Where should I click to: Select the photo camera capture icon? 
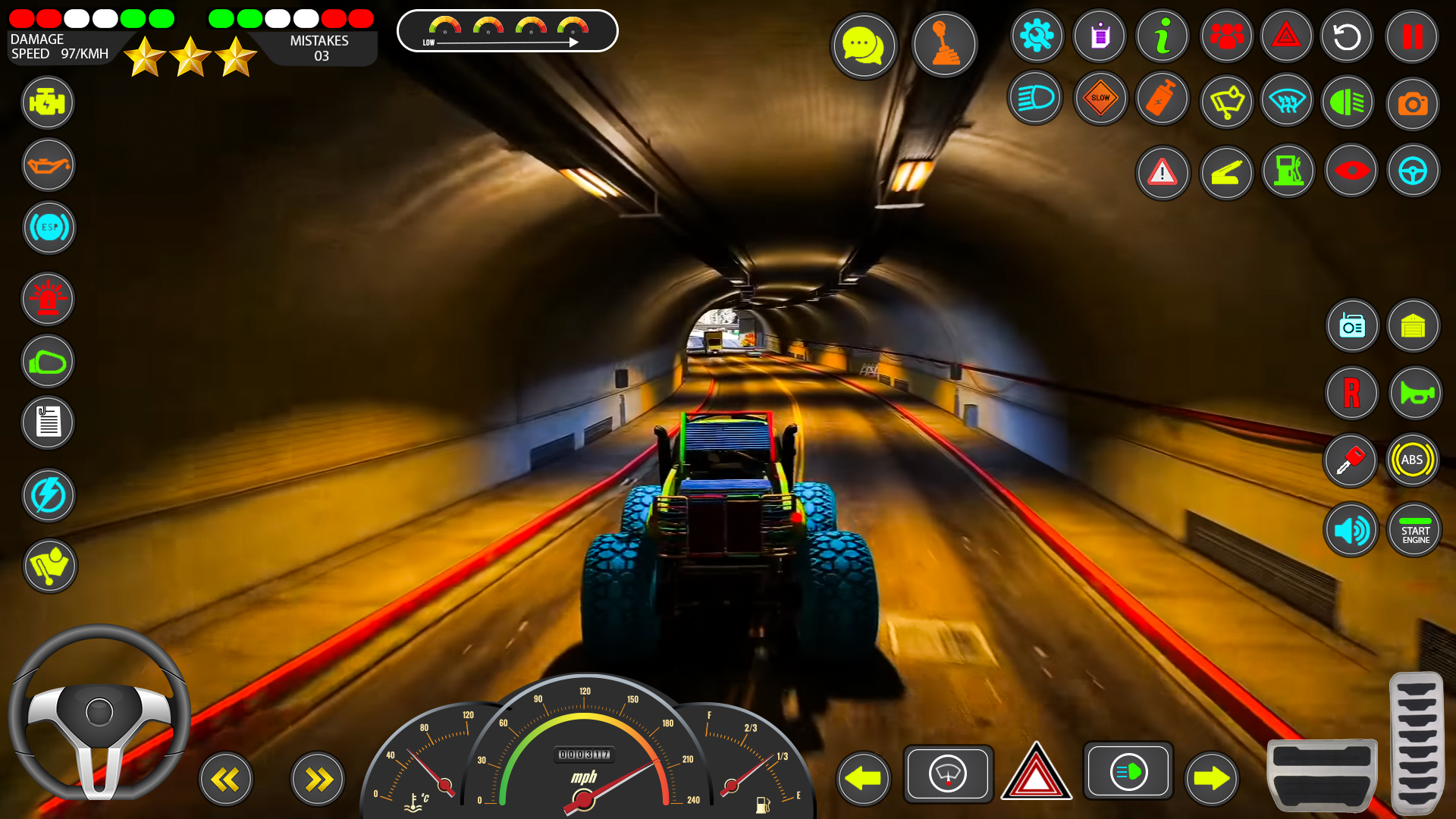(1412, 102)
